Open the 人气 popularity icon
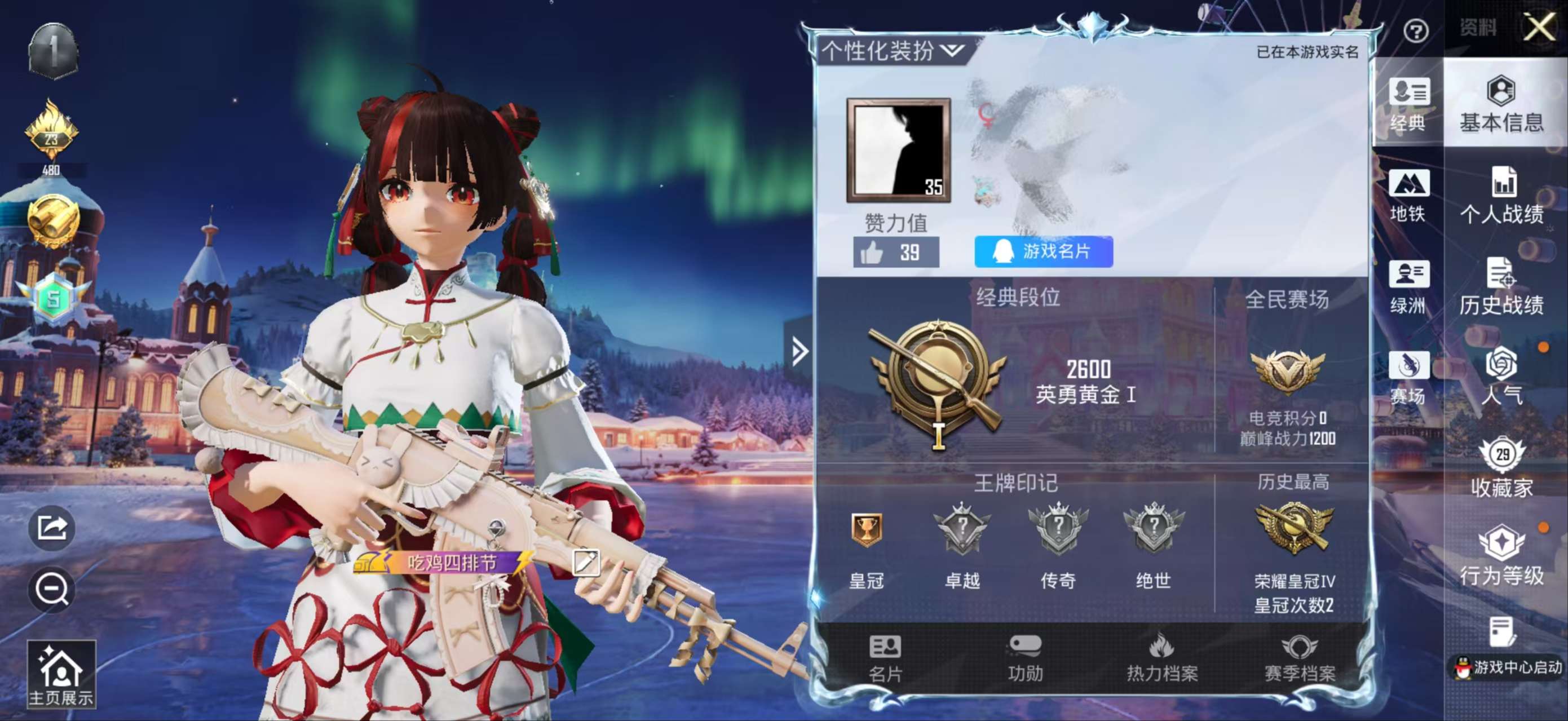The image size is (1568, 721). click(1503, 376)
